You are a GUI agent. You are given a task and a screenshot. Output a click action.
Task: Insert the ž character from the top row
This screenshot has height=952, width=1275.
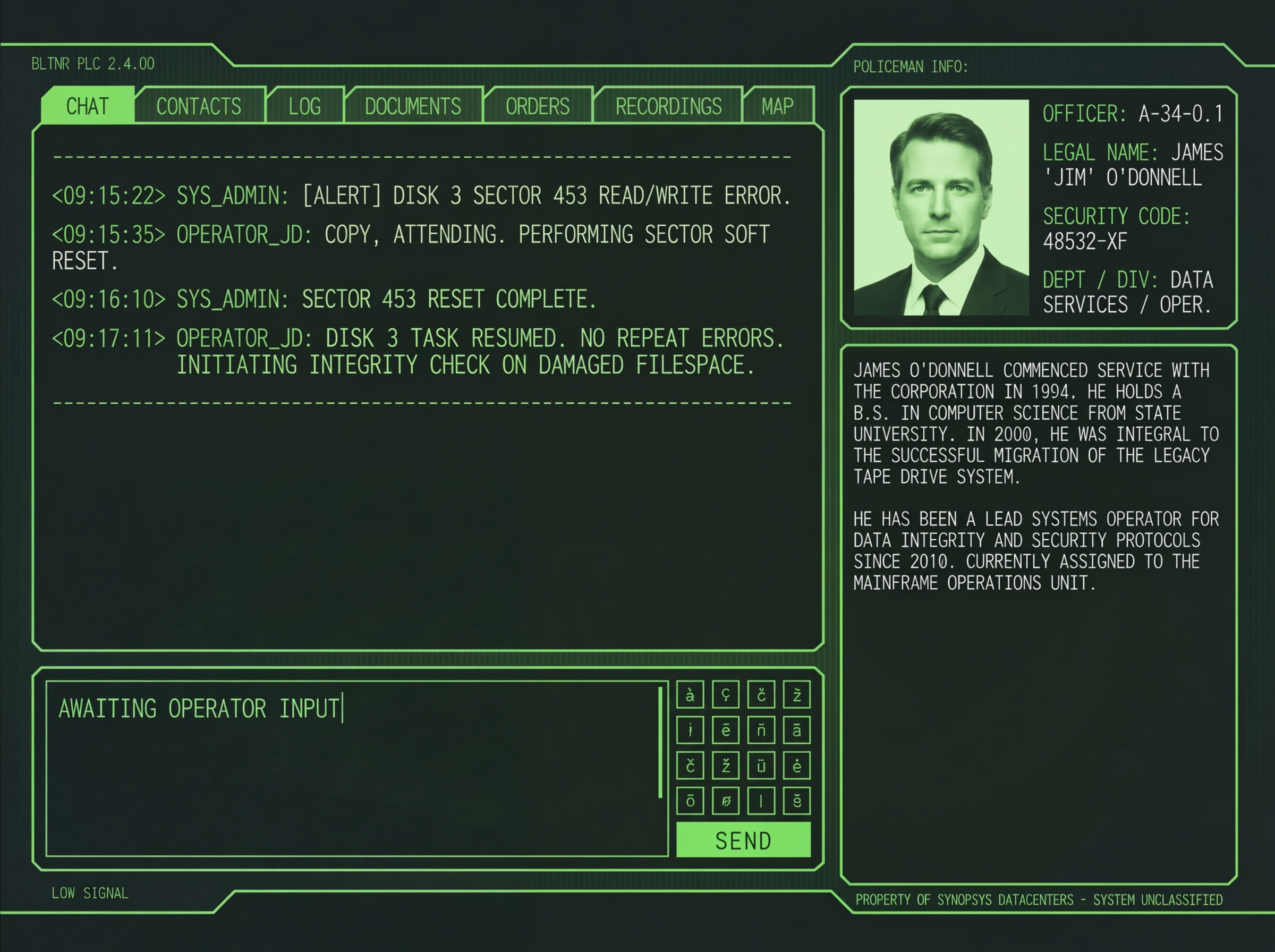(x=797, y=694)
